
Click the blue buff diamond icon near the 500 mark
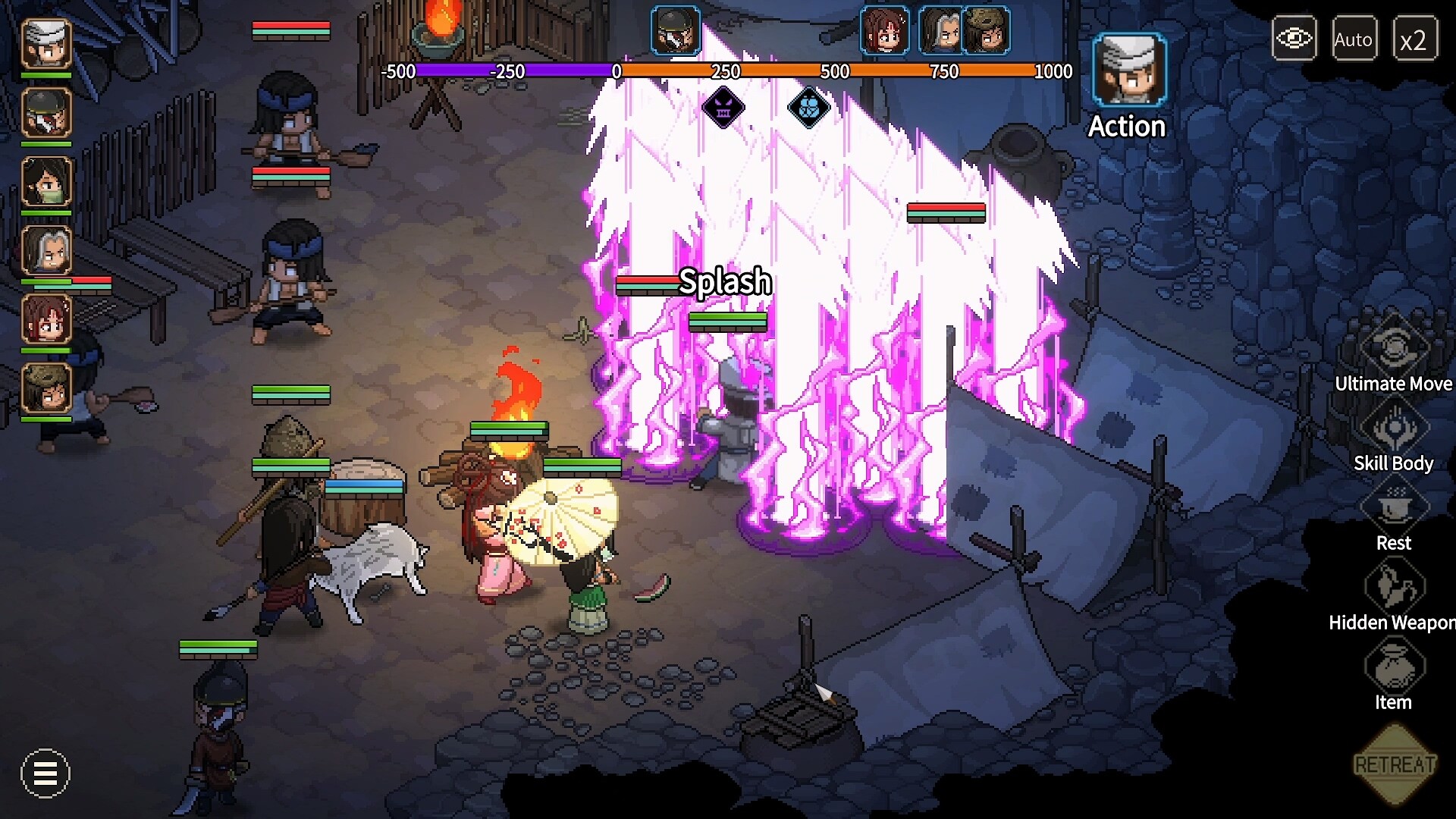tap(808, 108)
